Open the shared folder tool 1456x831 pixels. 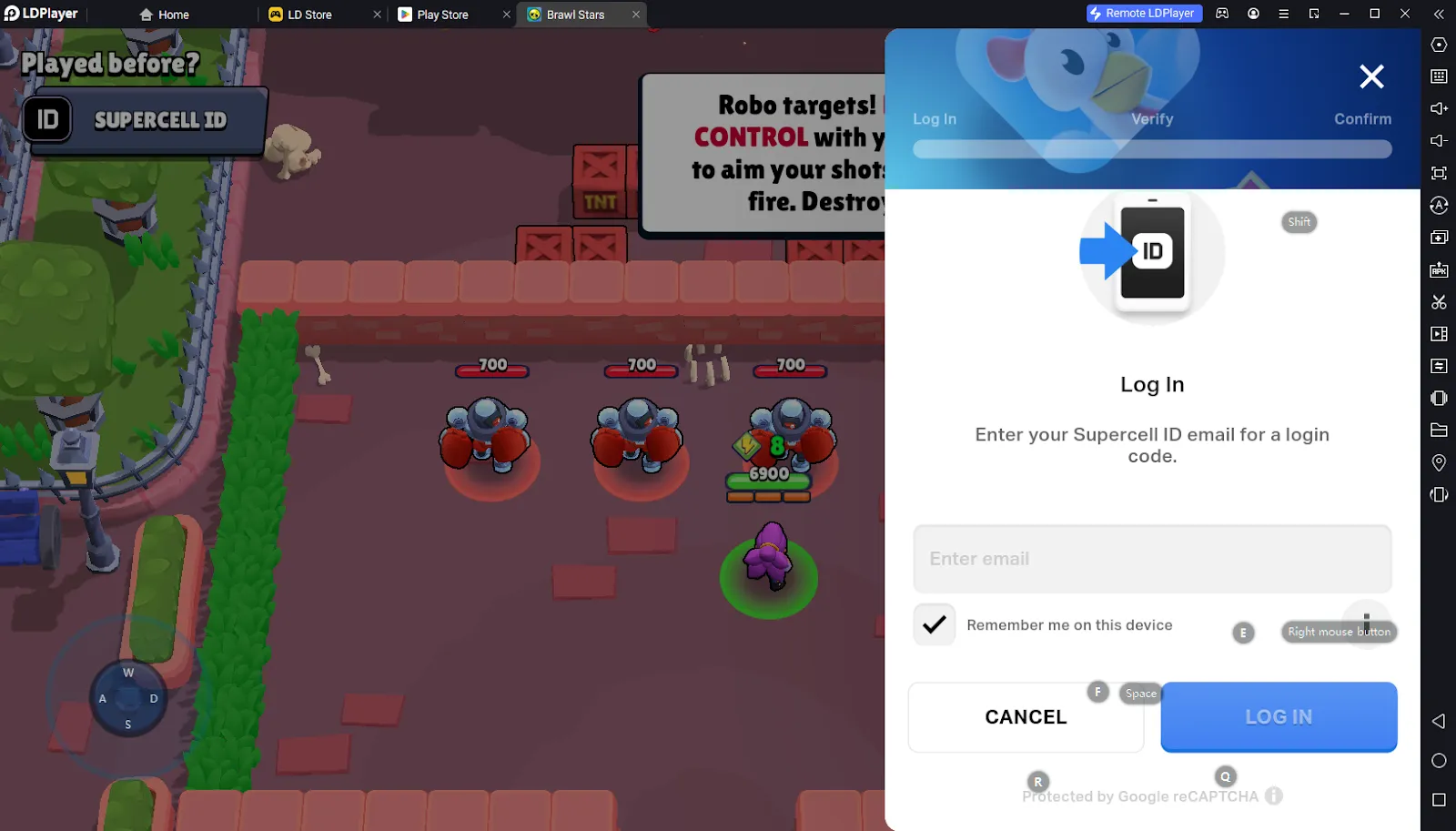(1439, 431)
